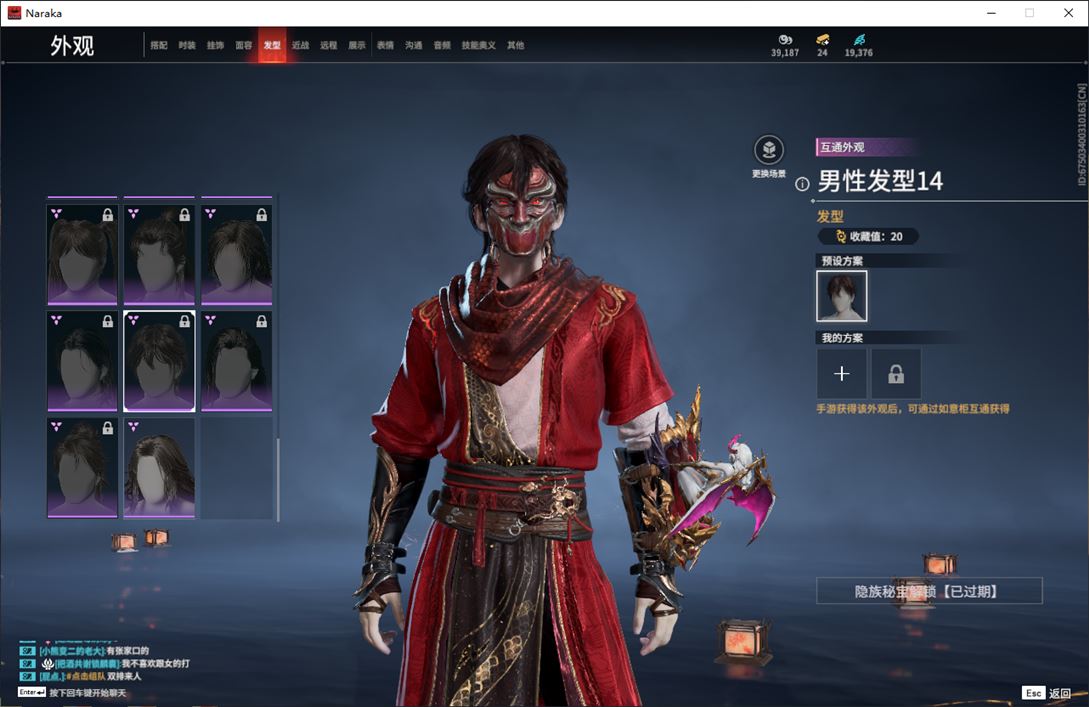
Task: Show the 展示 tab
Action: coord(357,45)
